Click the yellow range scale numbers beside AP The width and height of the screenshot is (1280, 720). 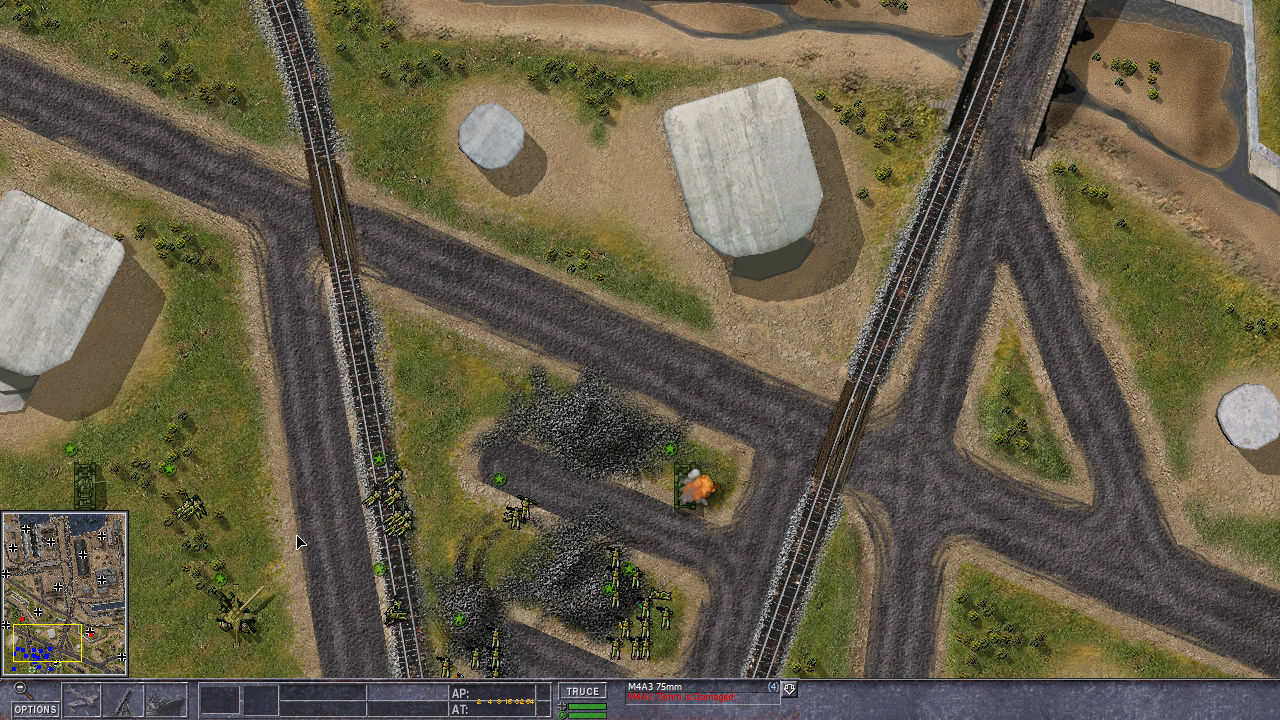click(x=505, y=701)
